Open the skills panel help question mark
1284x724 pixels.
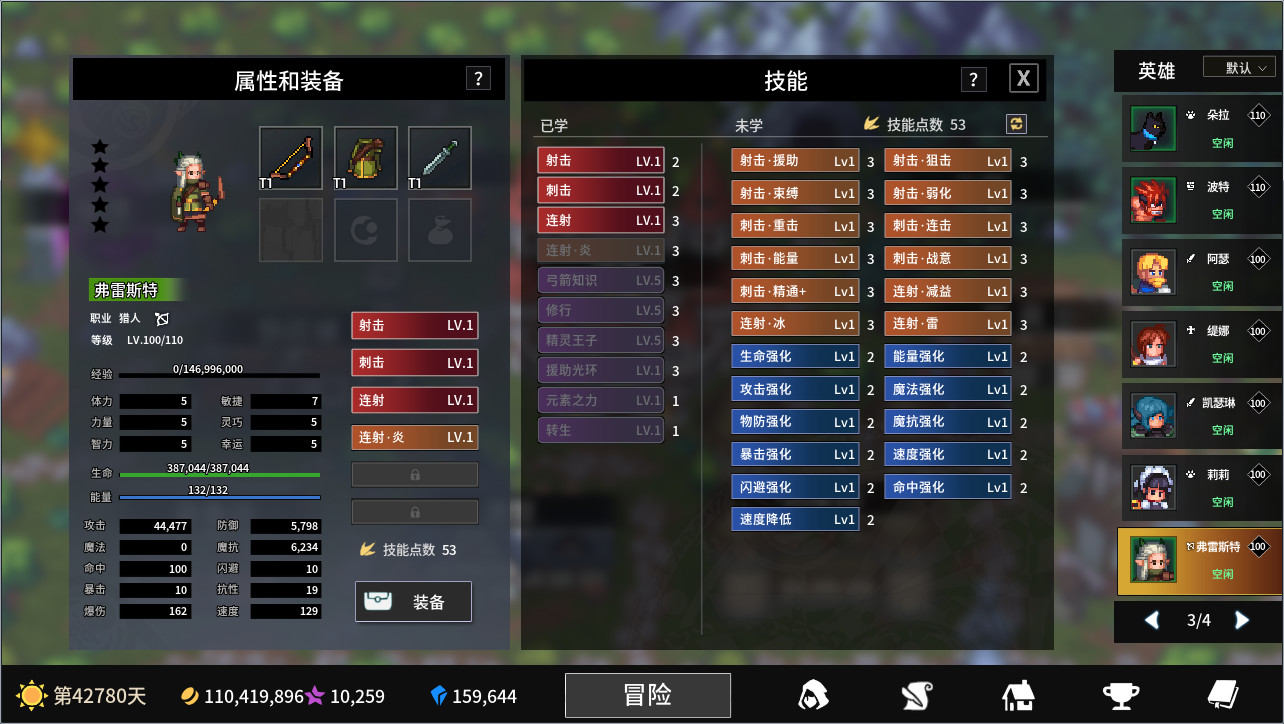click(971, 78)
